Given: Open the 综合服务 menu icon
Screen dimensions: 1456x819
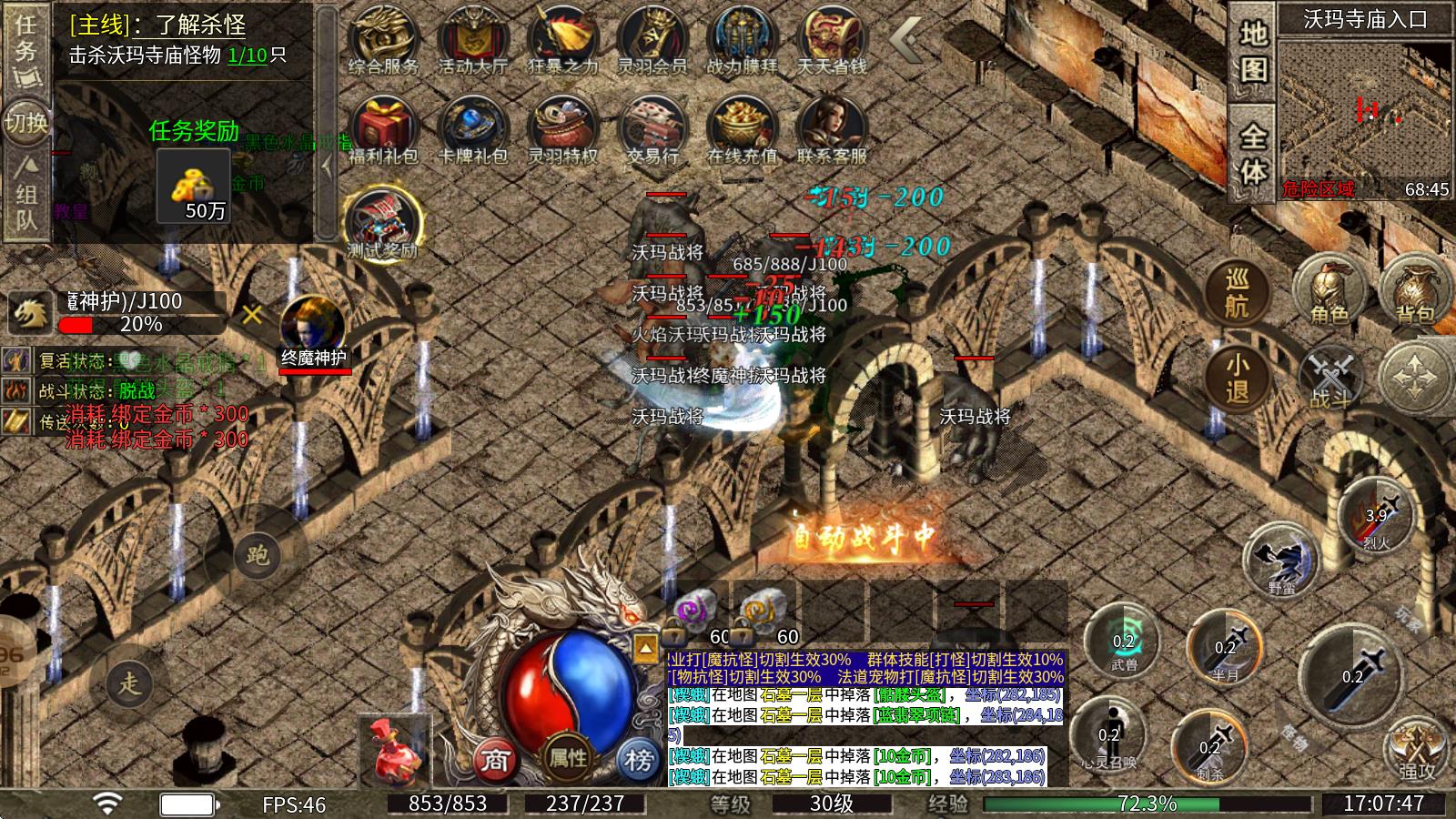Looking at the screenshot, I should (x=383, y=41).
